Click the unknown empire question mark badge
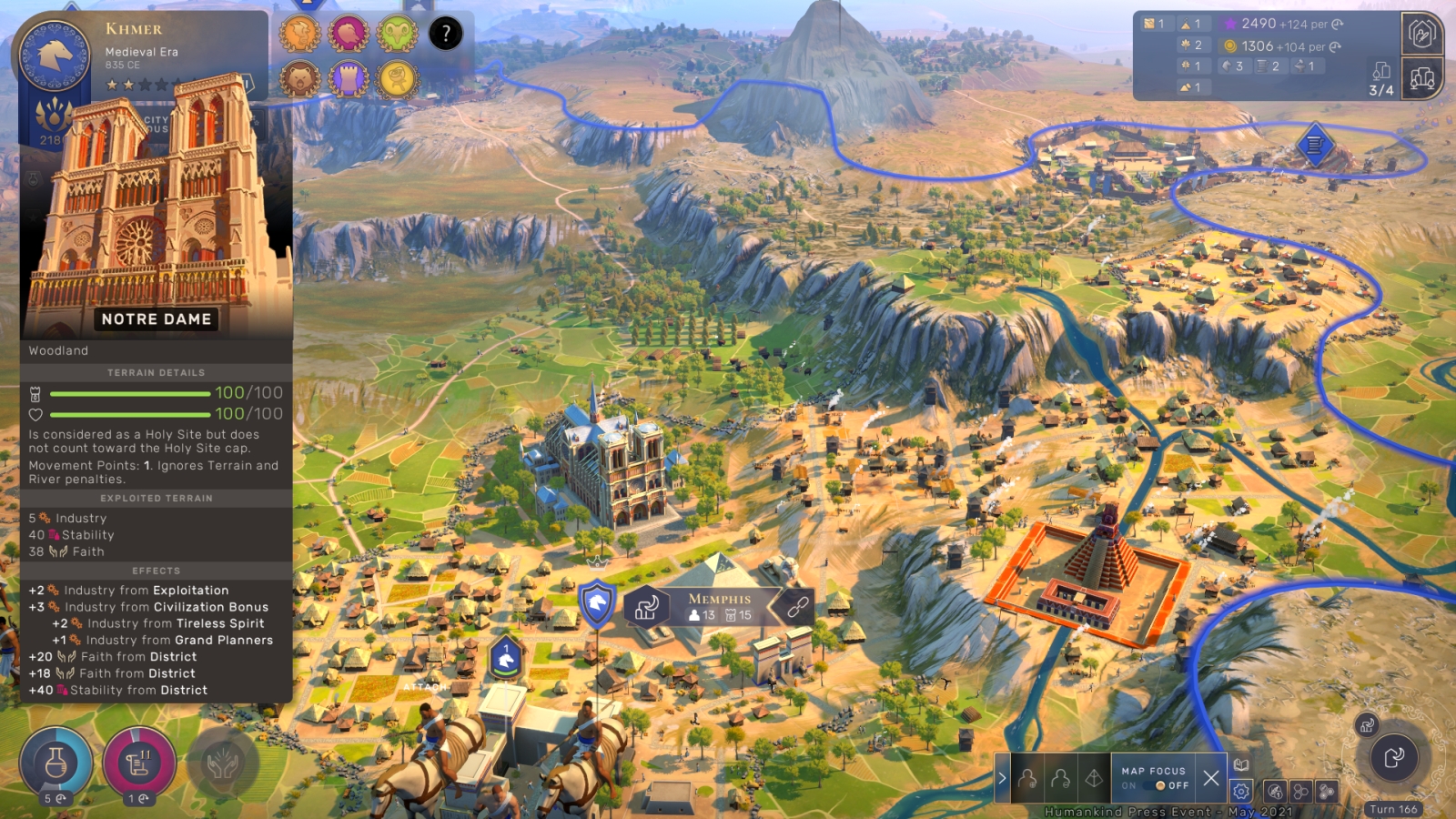1456x819 pixels. point(446,35)
